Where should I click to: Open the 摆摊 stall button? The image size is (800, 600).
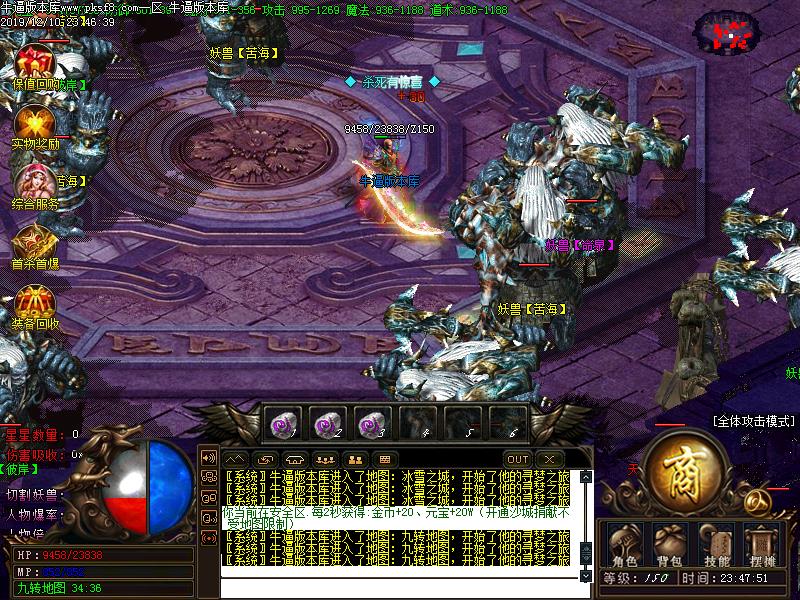tap(762, 546)
